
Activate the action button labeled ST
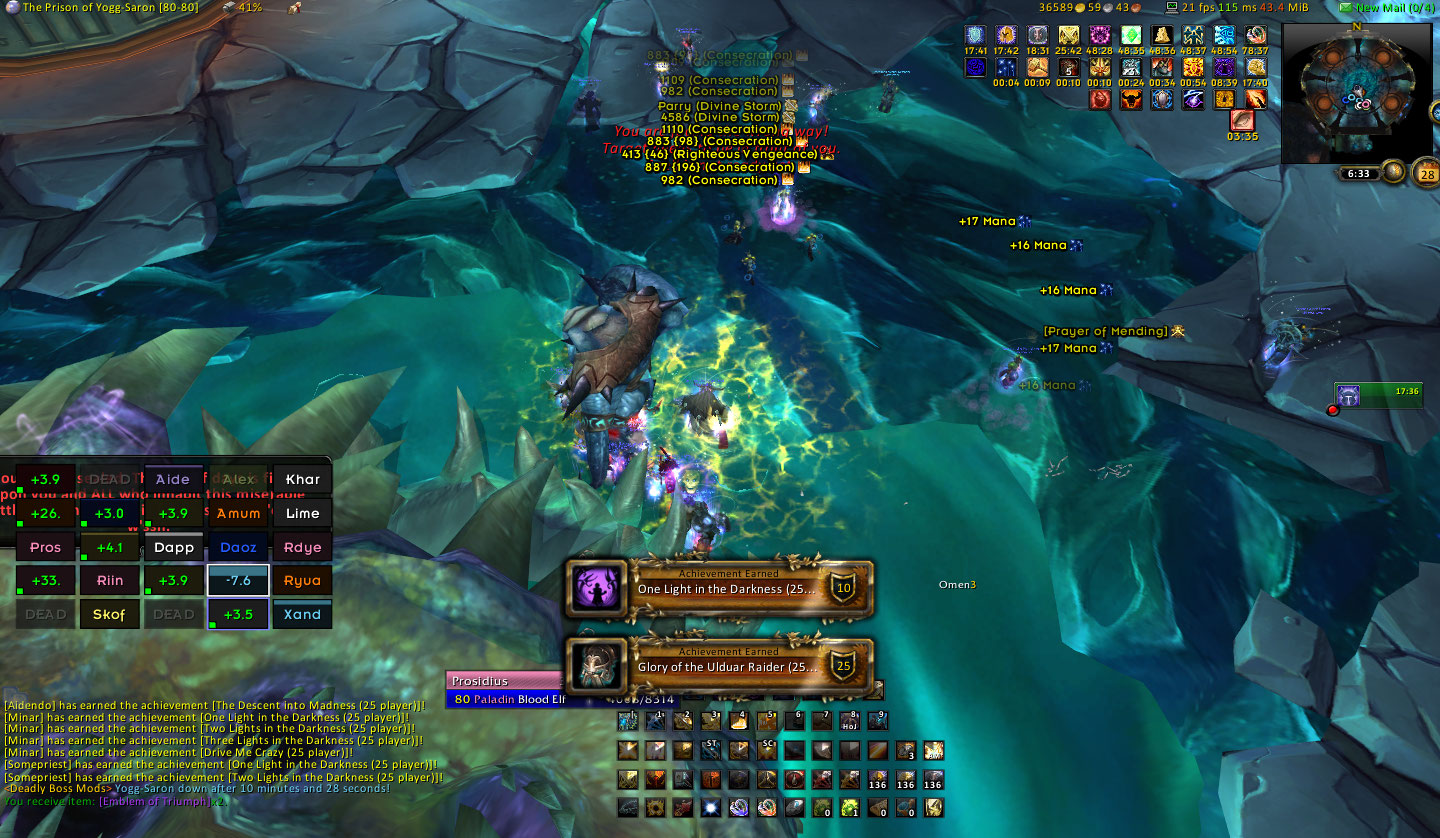pos(712,750)
